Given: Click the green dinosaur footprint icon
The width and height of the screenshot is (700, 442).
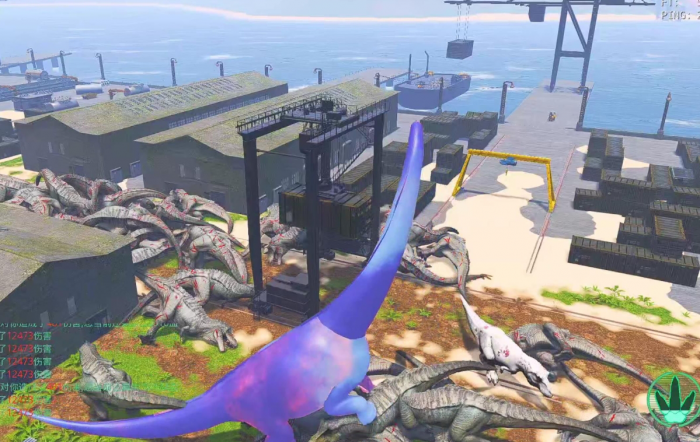Looking at the screenshot, I should pos(673,398).
